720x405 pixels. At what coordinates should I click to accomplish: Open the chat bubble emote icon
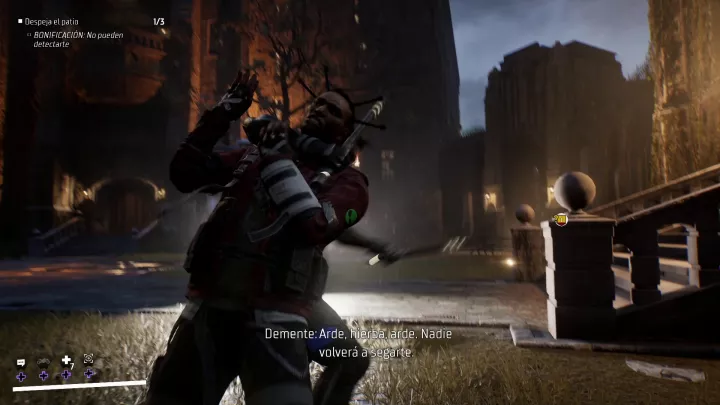click(x=21, y=360)
